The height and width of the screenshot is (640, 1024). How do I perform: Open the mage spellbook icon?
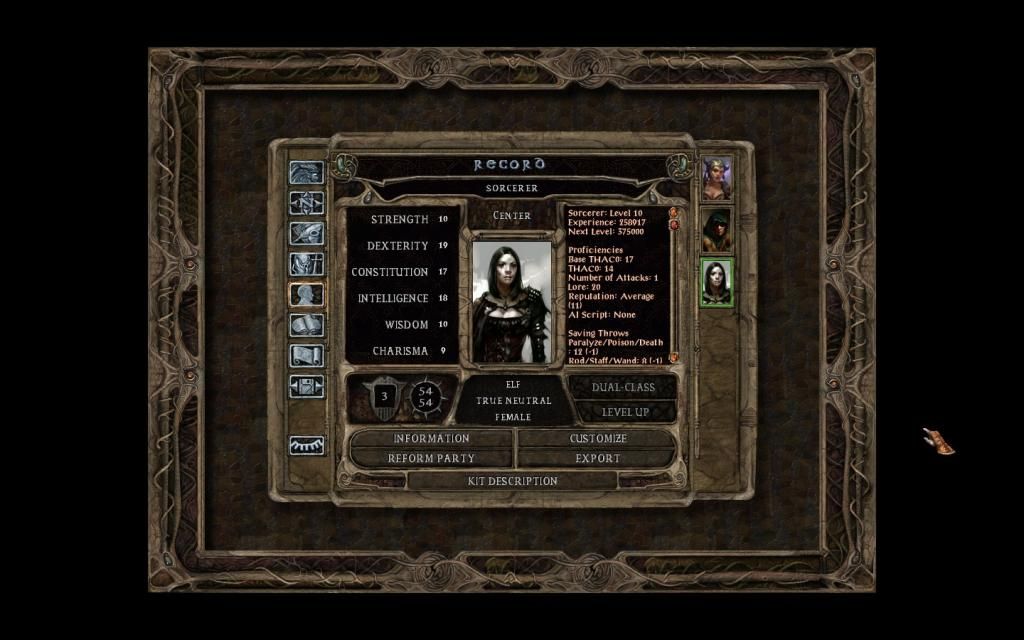pyautogui.click(x=306, y=325)
